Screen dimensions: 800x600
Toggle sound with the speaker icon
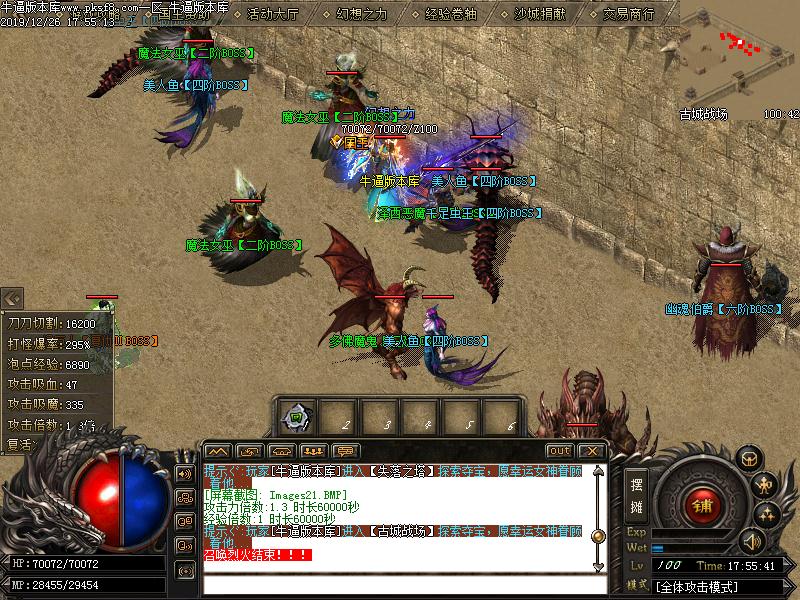tap(751, 541)
